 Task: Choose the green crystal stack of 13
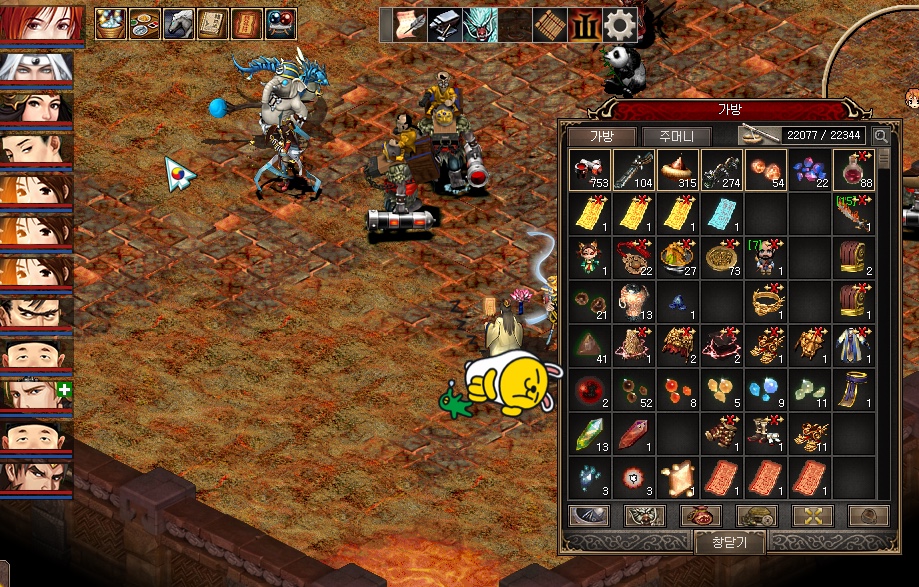click(x=590, y=433)
